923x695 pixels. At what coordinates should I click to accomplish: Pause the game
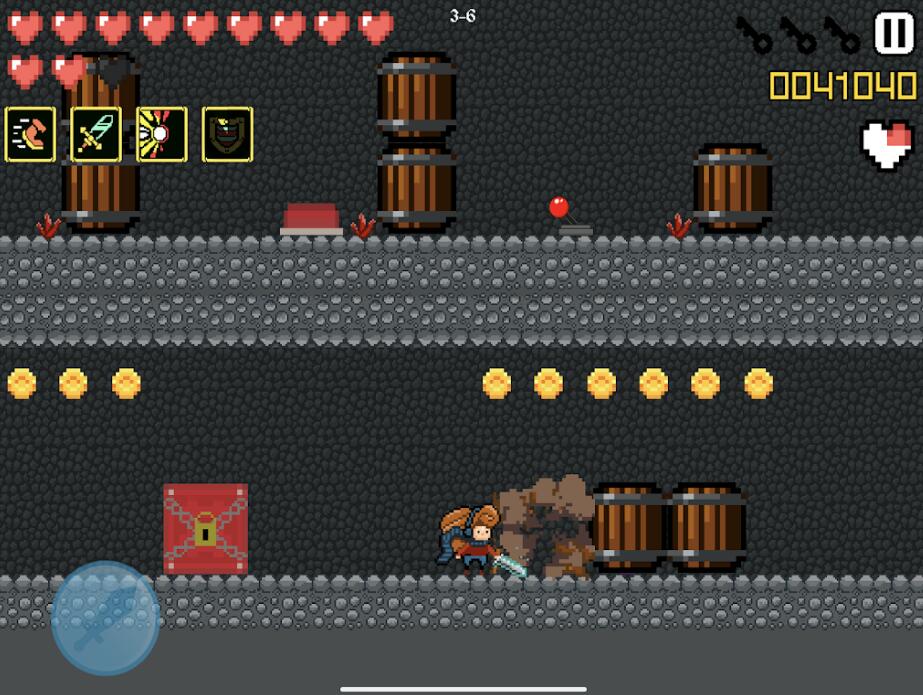point(893,33)
